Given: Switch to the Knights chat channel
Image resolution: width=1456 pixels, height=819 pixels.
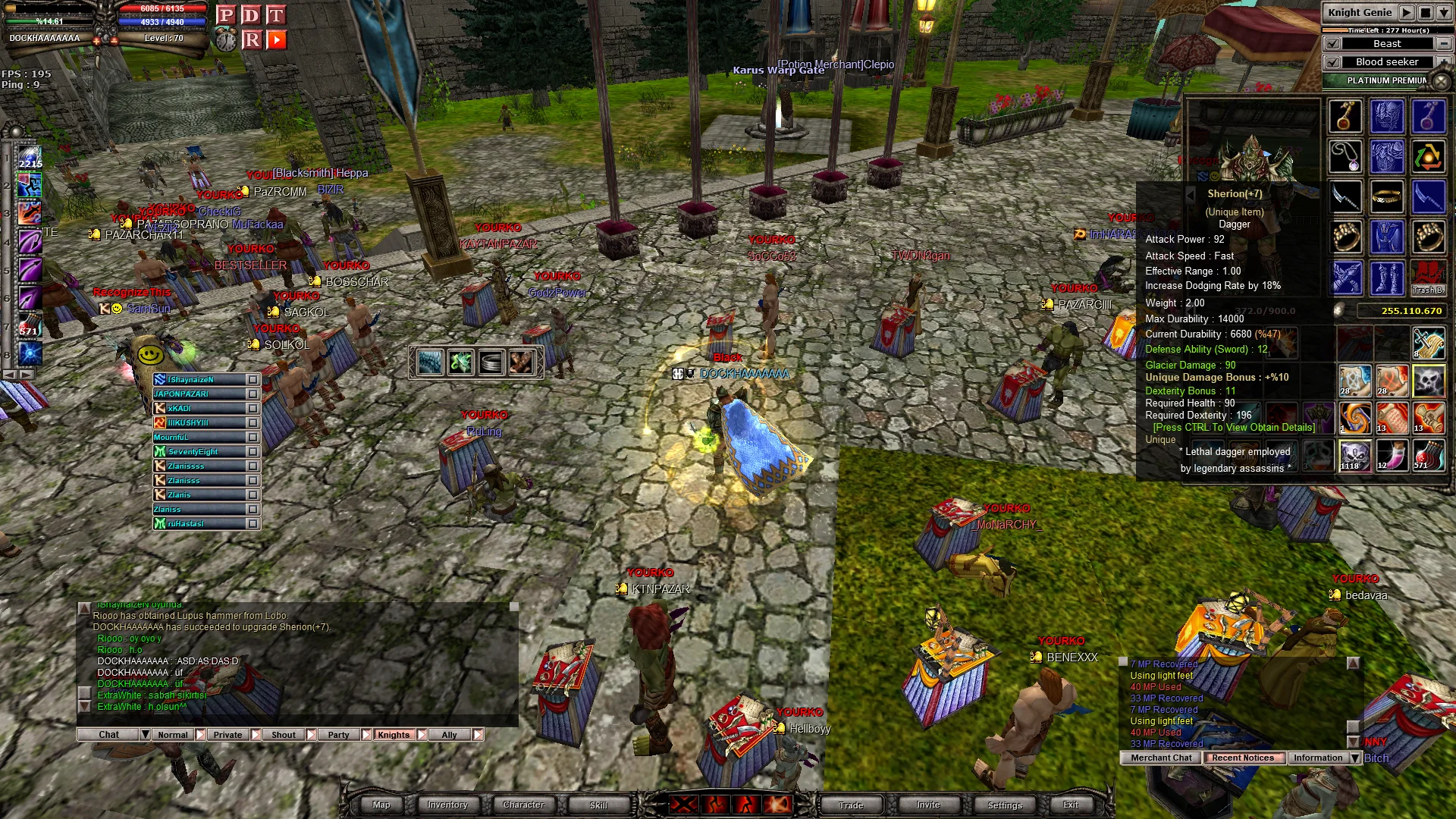Looking at the screenshot, I should (x=393, y=735).
